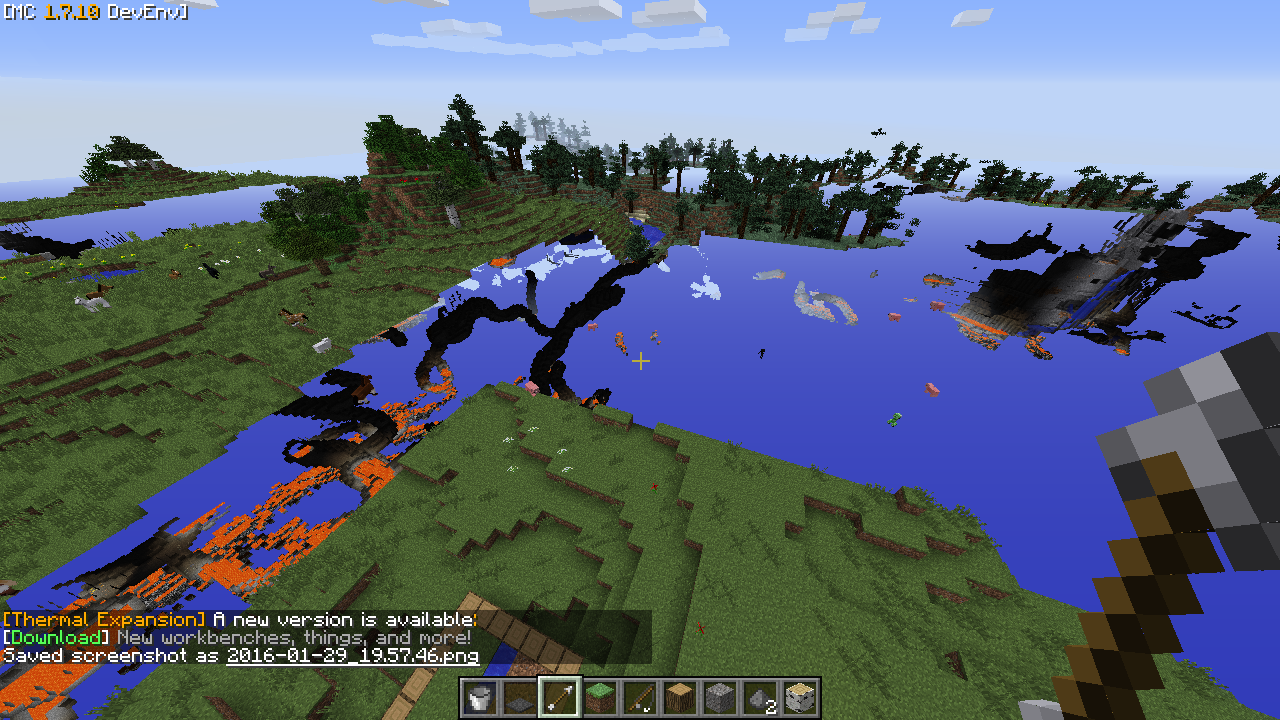
Task: Select the birch log block slot
Action: click(799, 697)
